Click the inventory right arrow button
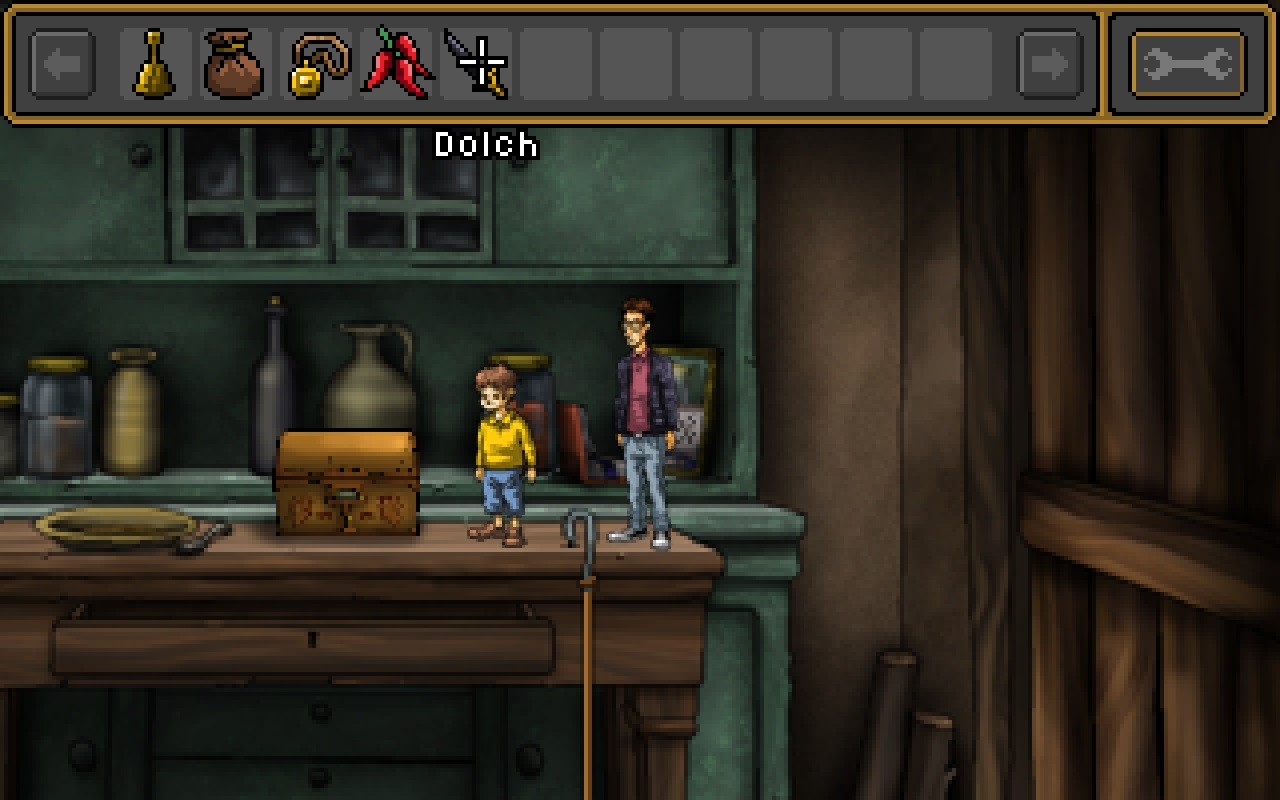 tap(1049, 65)
